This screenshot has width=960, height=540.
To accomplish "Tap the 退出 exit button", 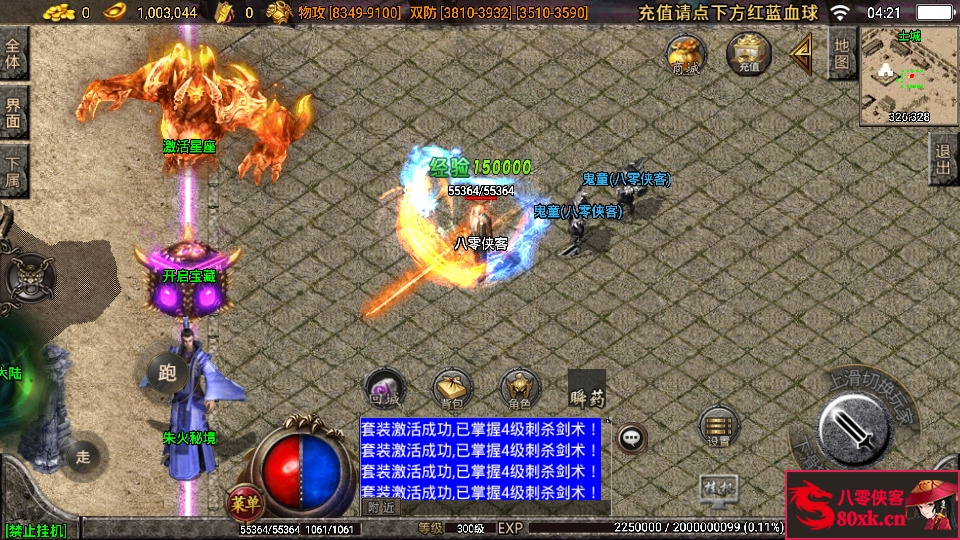I will click(943, 159).
